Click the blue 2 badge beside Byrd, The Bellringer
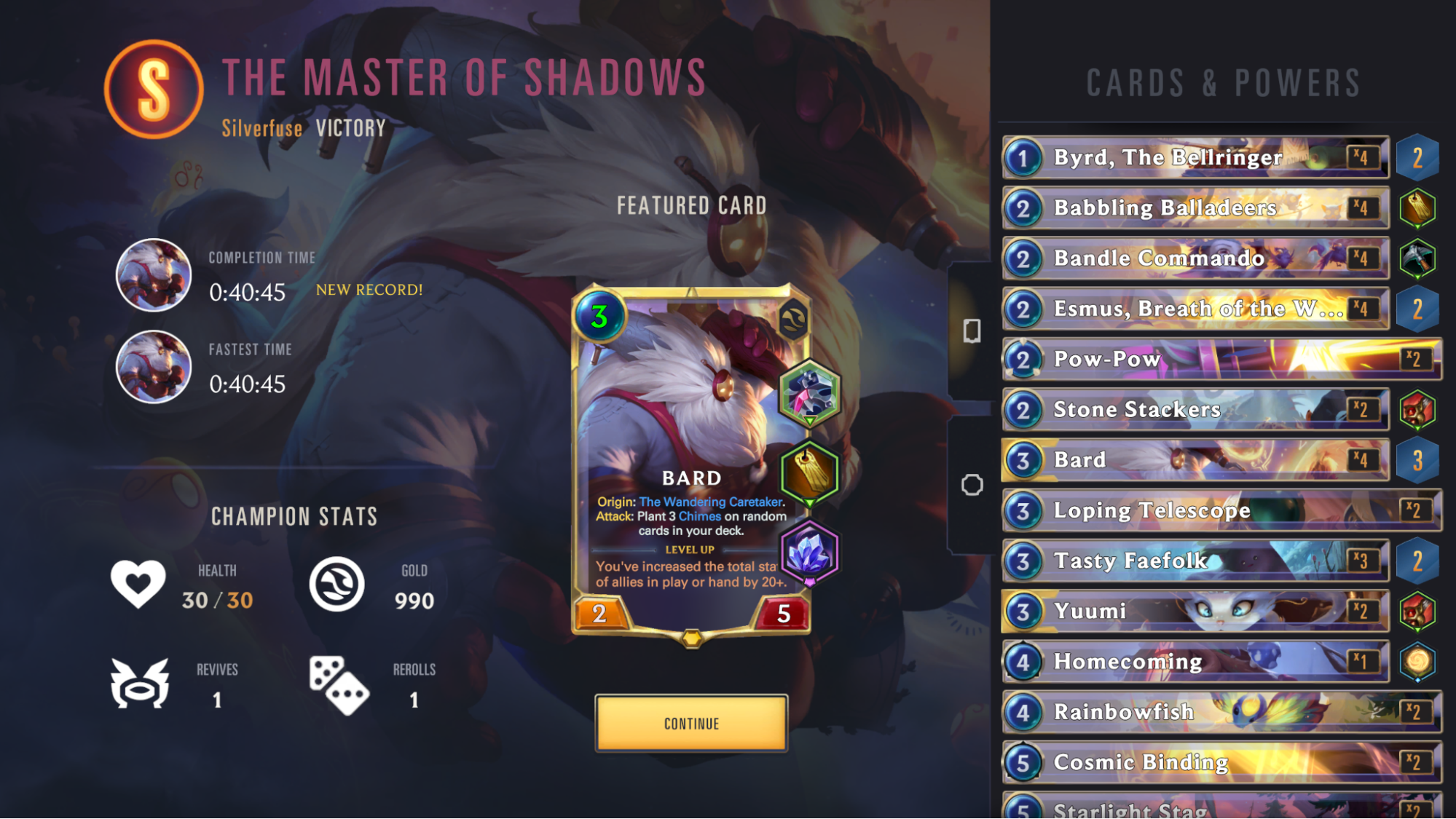The height and width of the screenshot is (819, 1456). (1419, 158)
